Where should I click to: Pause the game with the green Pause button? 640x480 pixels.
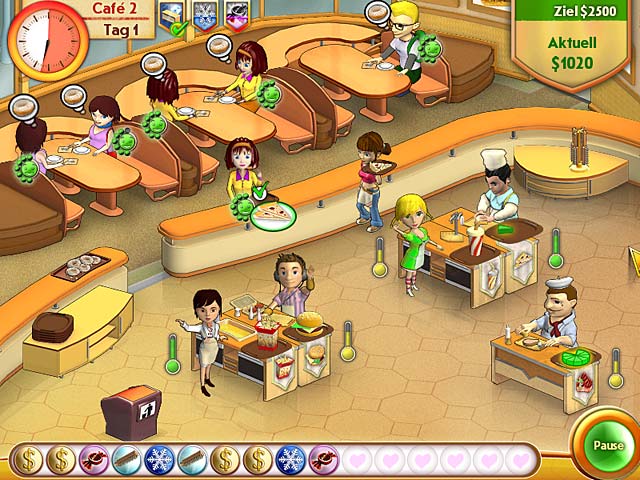pos(607,445)
